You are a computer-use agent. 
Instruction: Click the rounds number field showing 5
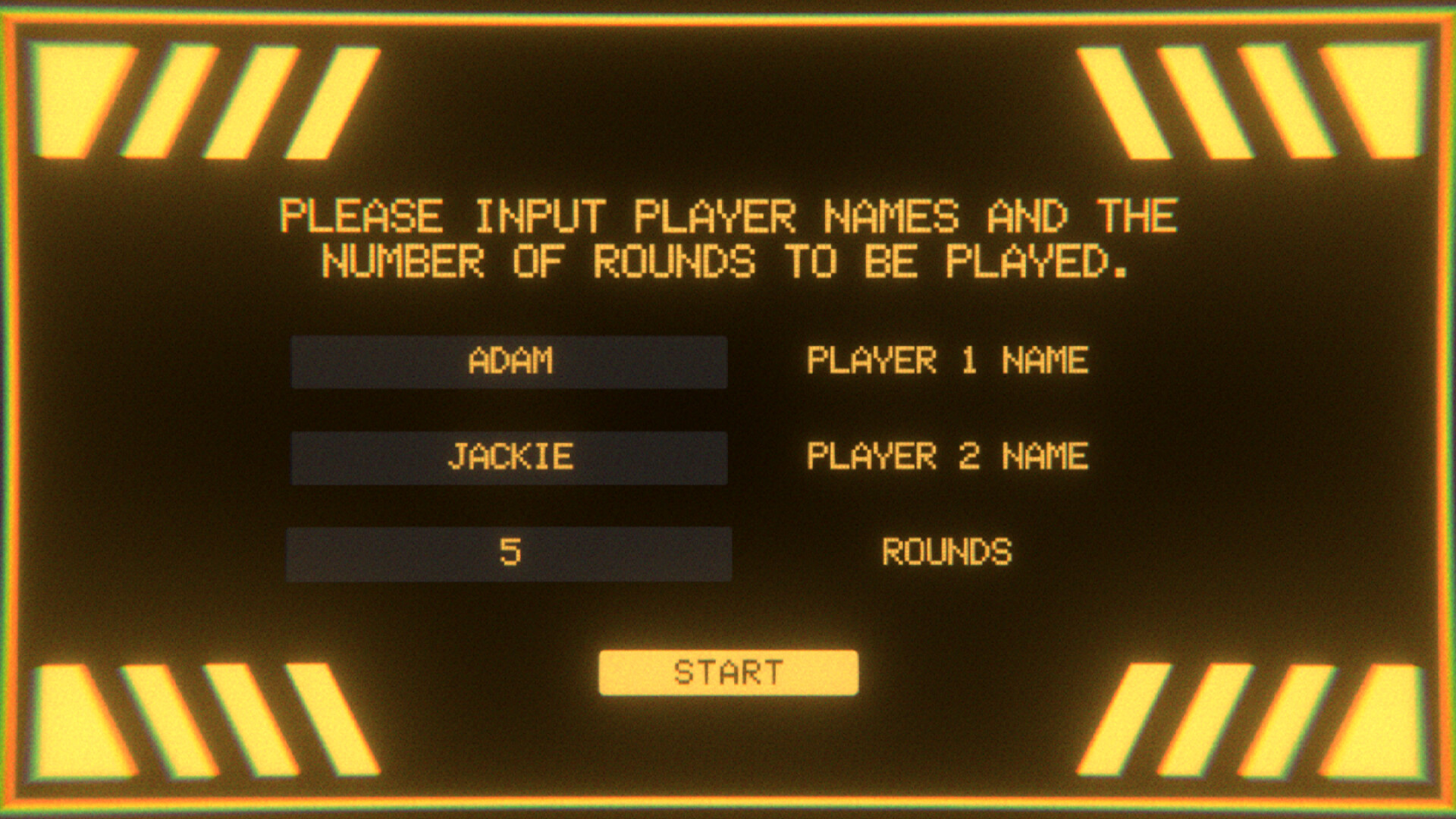[508, 554]
